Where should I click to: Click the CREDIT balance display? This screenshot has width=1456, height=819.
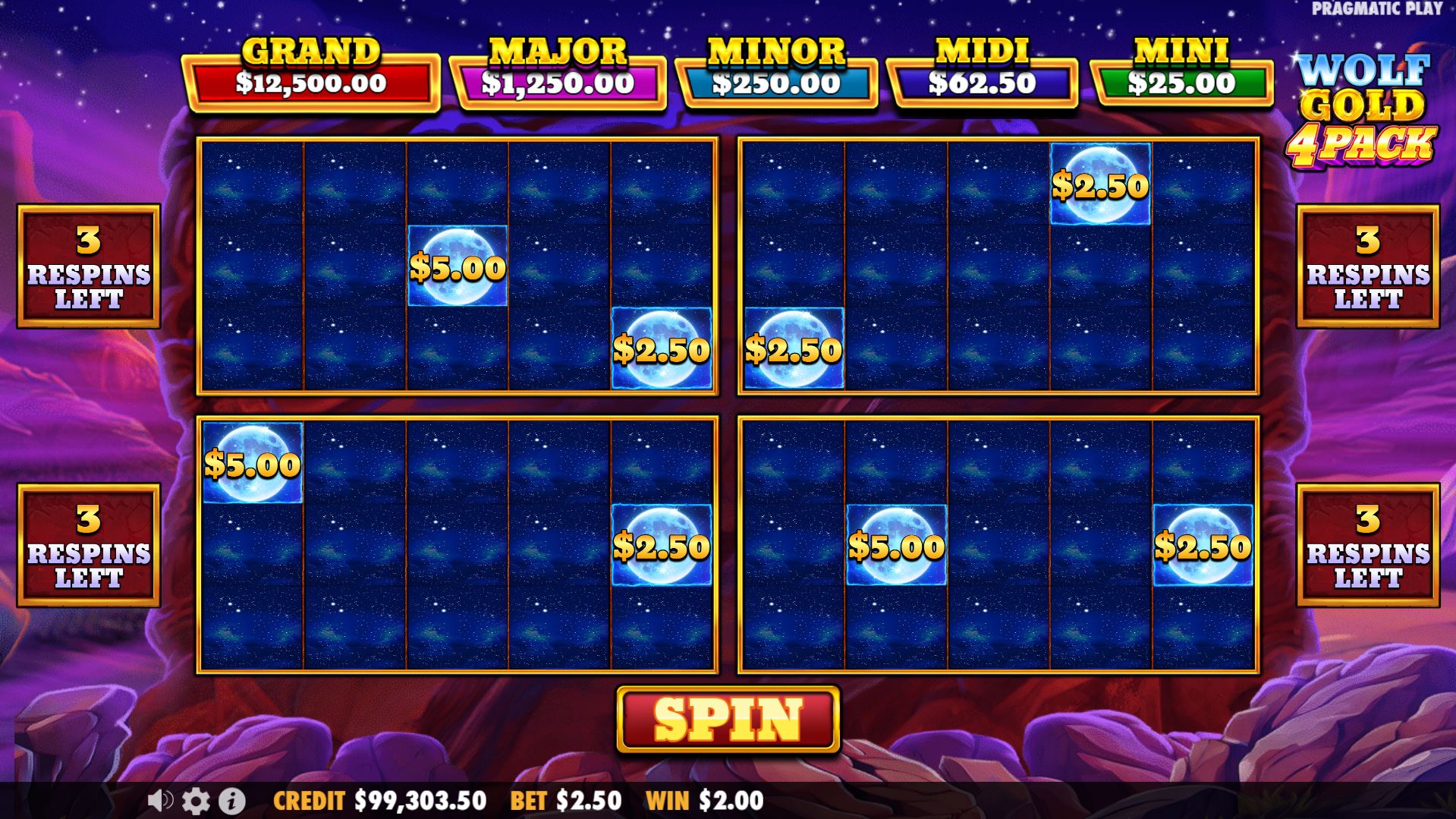[x=379, y=799]
